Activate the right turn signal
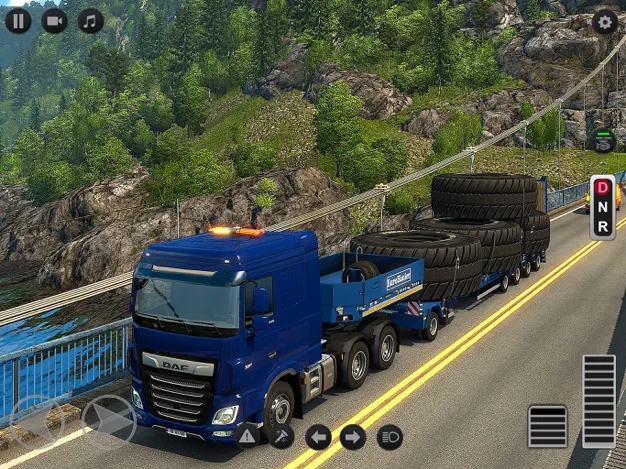Screen dimensions: 626x469 tap(353, 436)
